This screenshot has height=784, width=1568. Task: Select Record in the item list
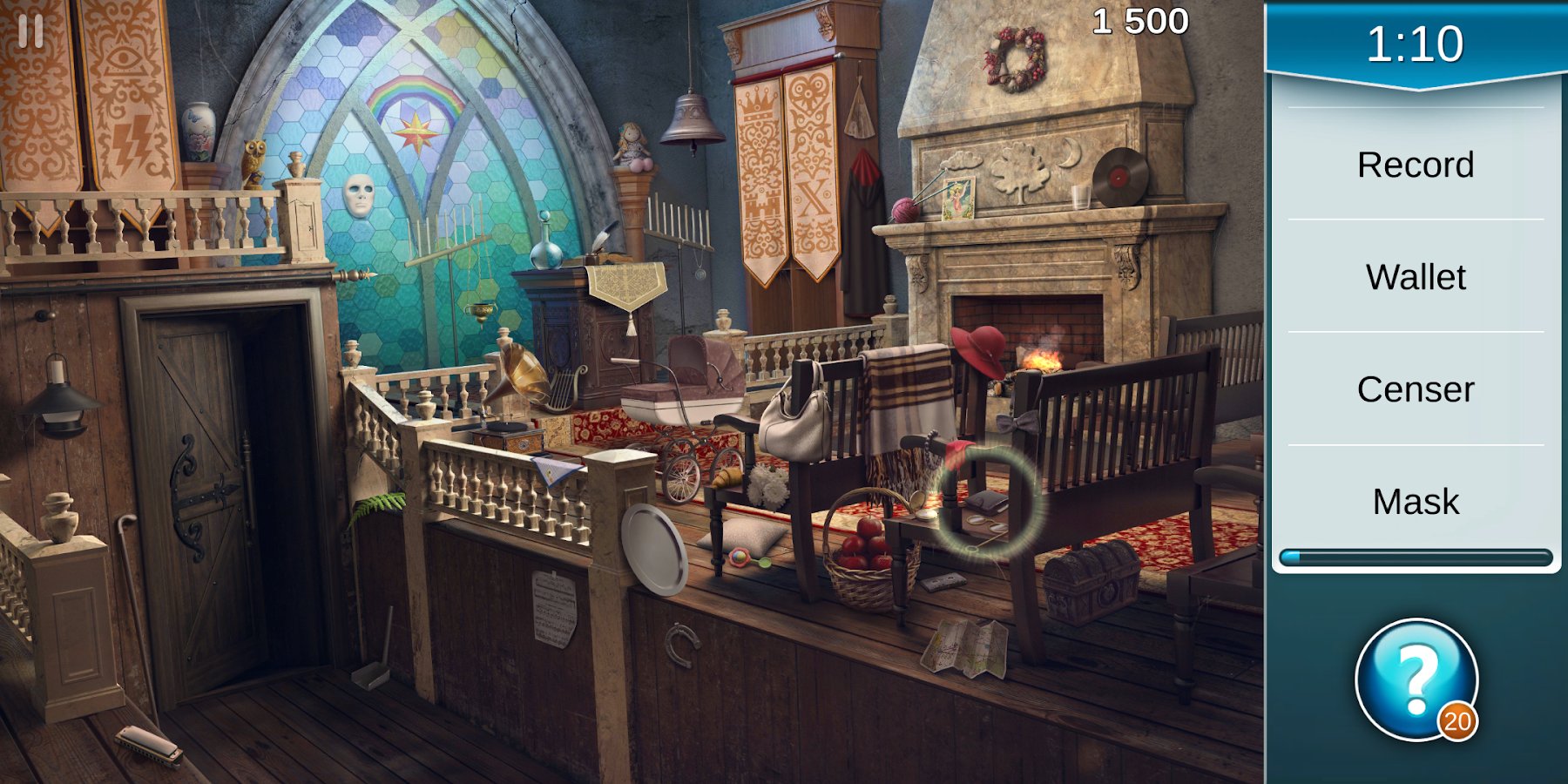click(1416, 165)
